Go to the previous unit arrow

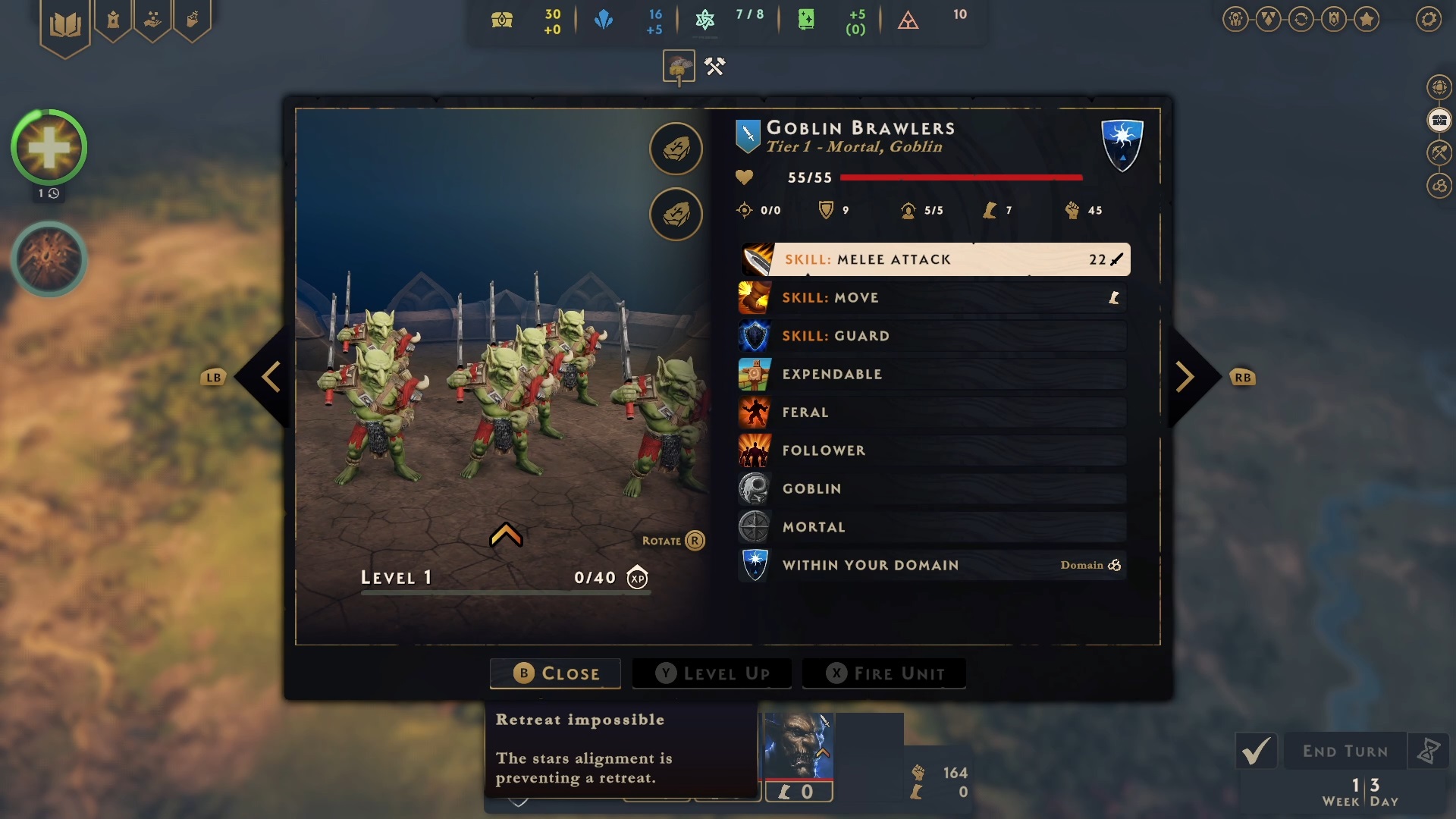(x=271, y=377)
